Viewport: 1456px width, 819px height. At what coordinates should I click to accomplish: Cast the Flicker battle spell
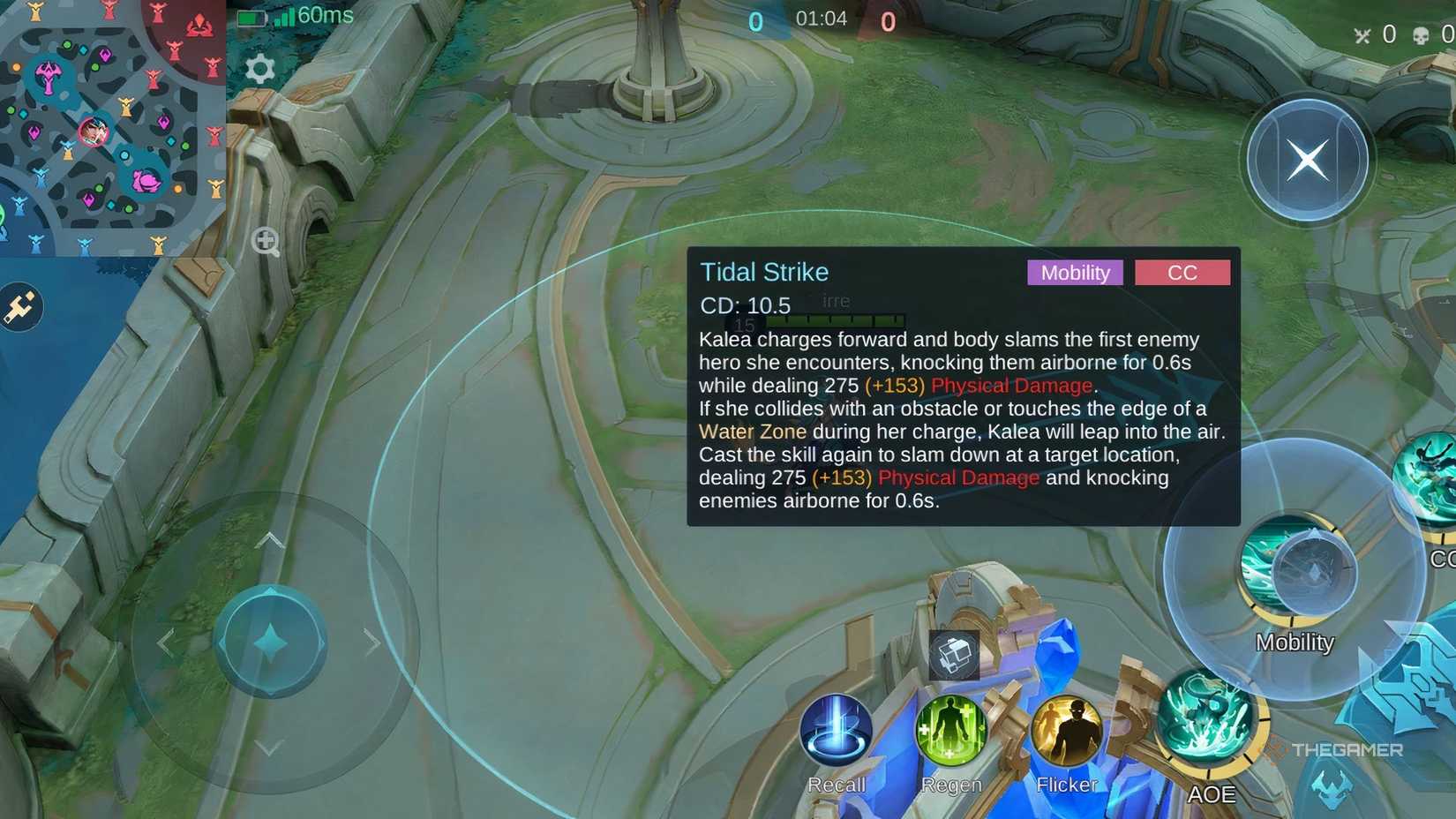[x=1066, y=728]
